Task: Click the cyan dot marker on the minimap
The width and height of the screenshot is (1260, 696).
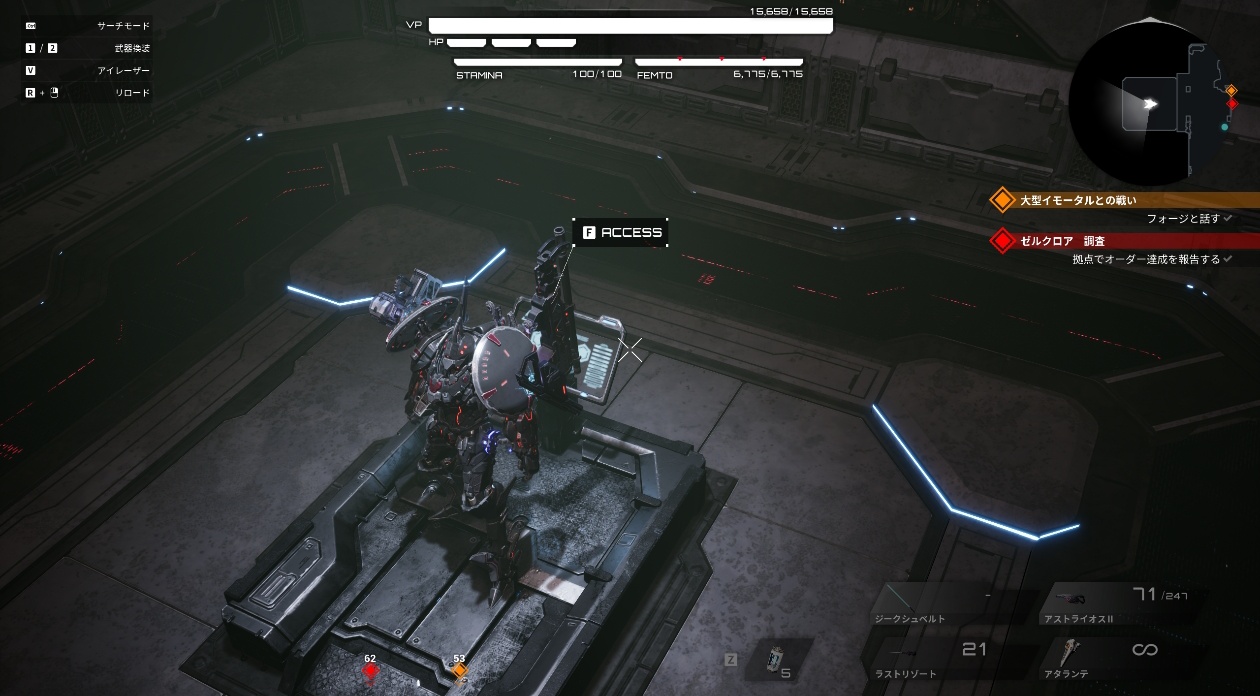Action: point(1224,127)
